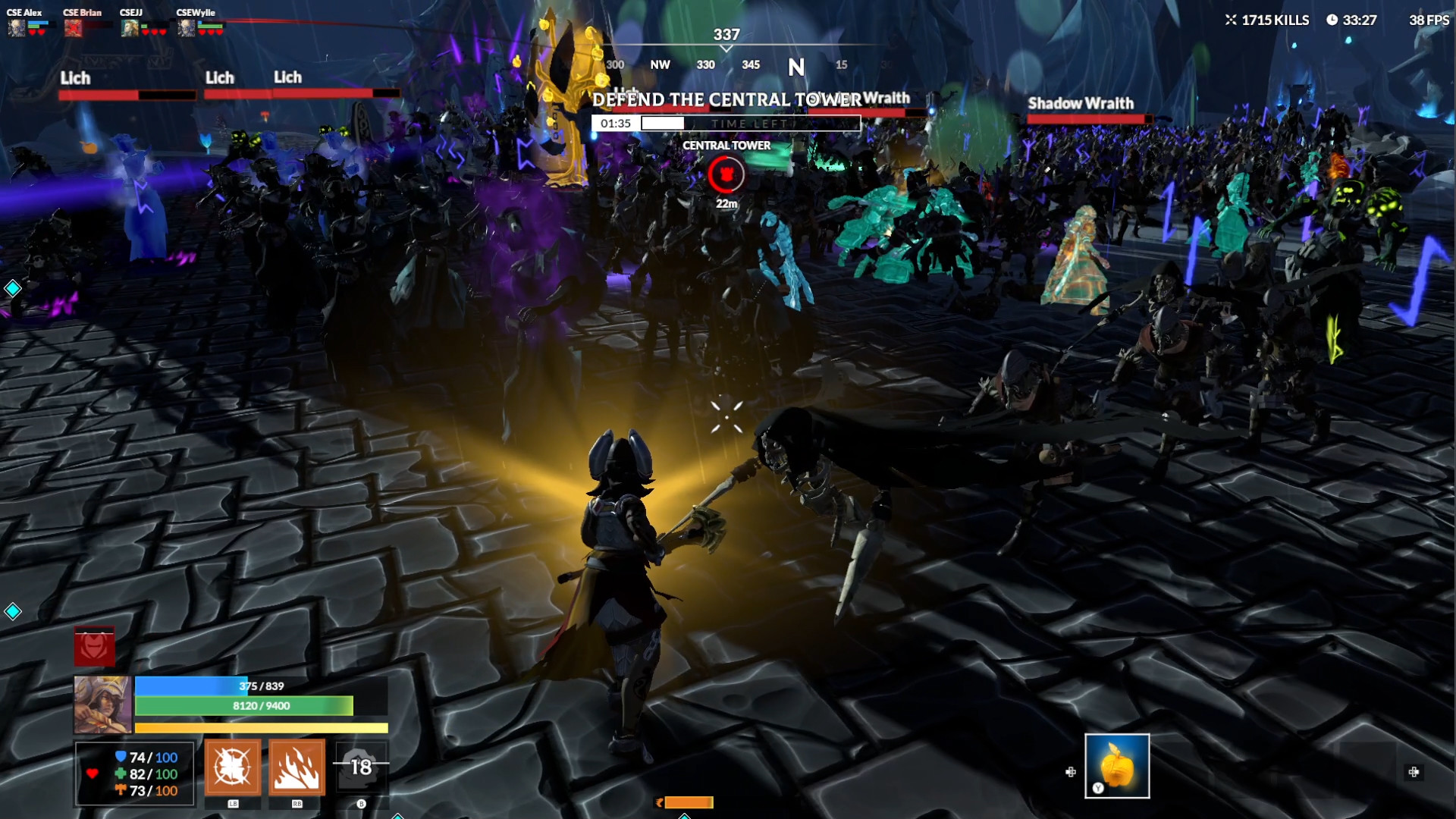Click CSE Brian's downed portrait
The width and height of the screenshot is (1456, 819).
pos(73,27)
